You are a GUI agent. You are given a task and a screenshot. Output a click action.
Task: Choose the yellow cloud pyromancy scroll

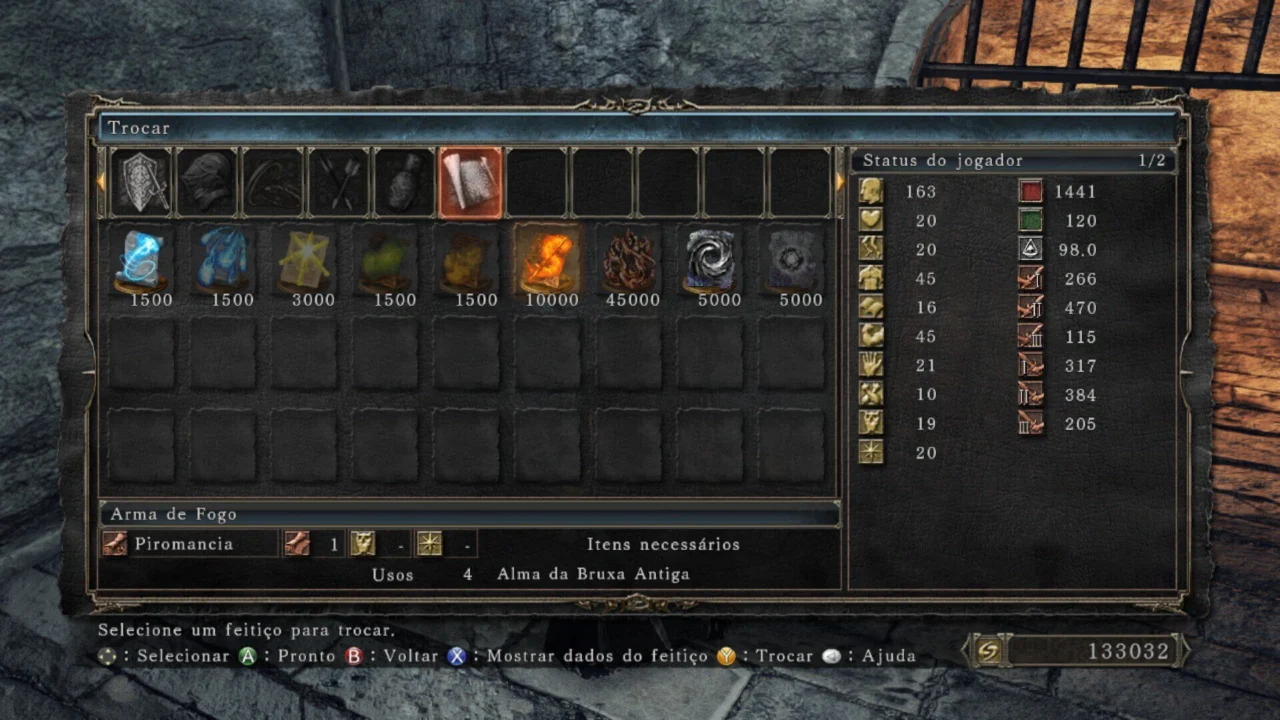[x=467, y=260]
